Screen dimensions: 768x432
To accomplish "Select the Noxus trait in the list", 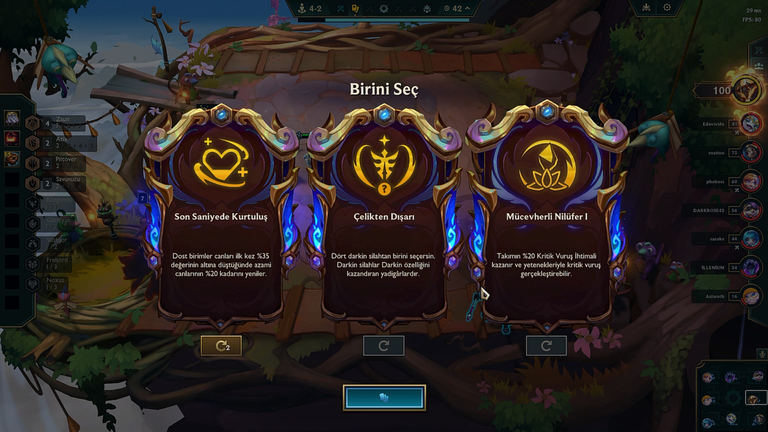I will (40, 283).
